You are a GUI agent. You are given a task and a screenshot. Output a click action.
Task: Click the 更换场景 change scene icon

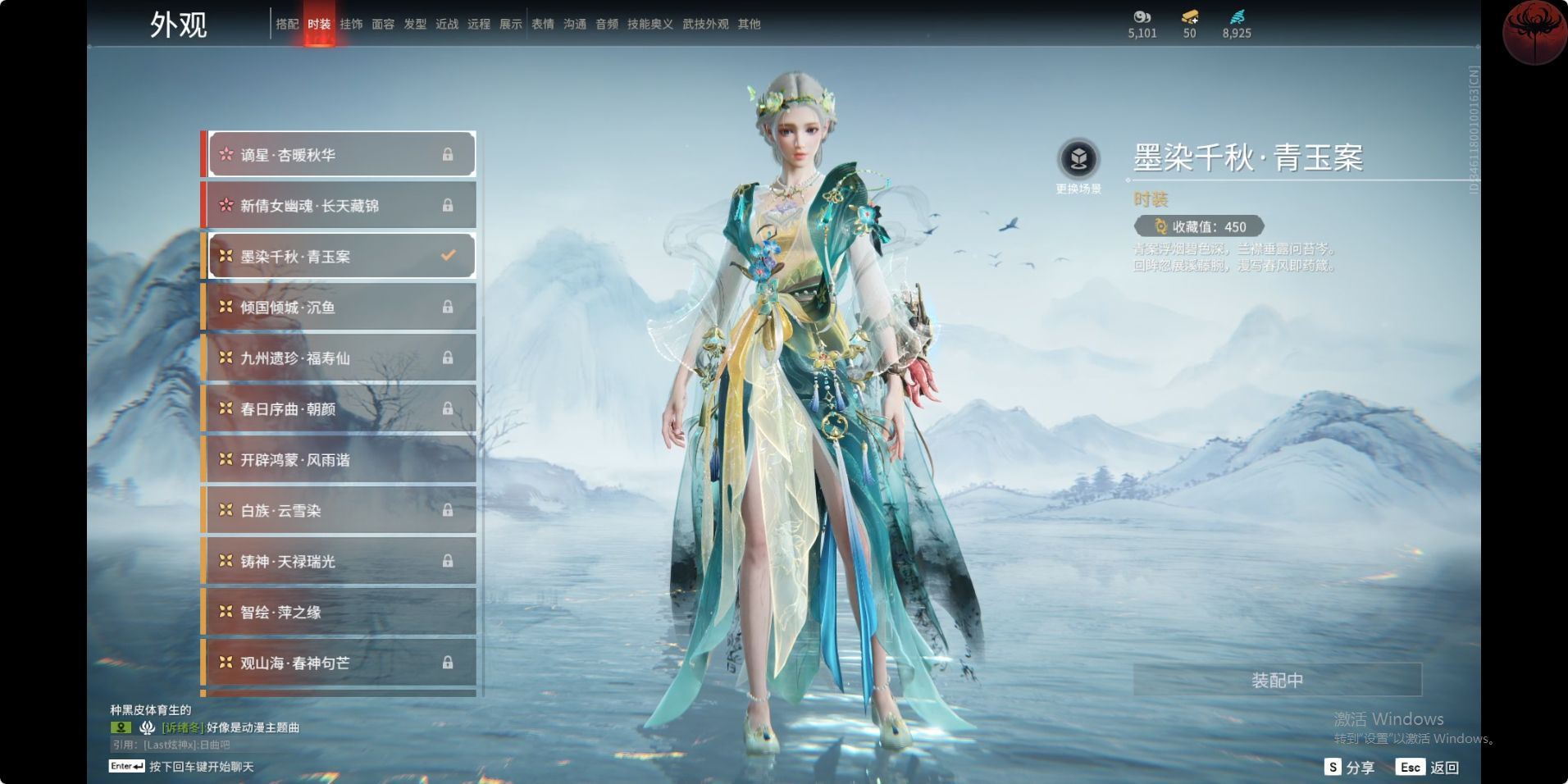click(1078, 159)
